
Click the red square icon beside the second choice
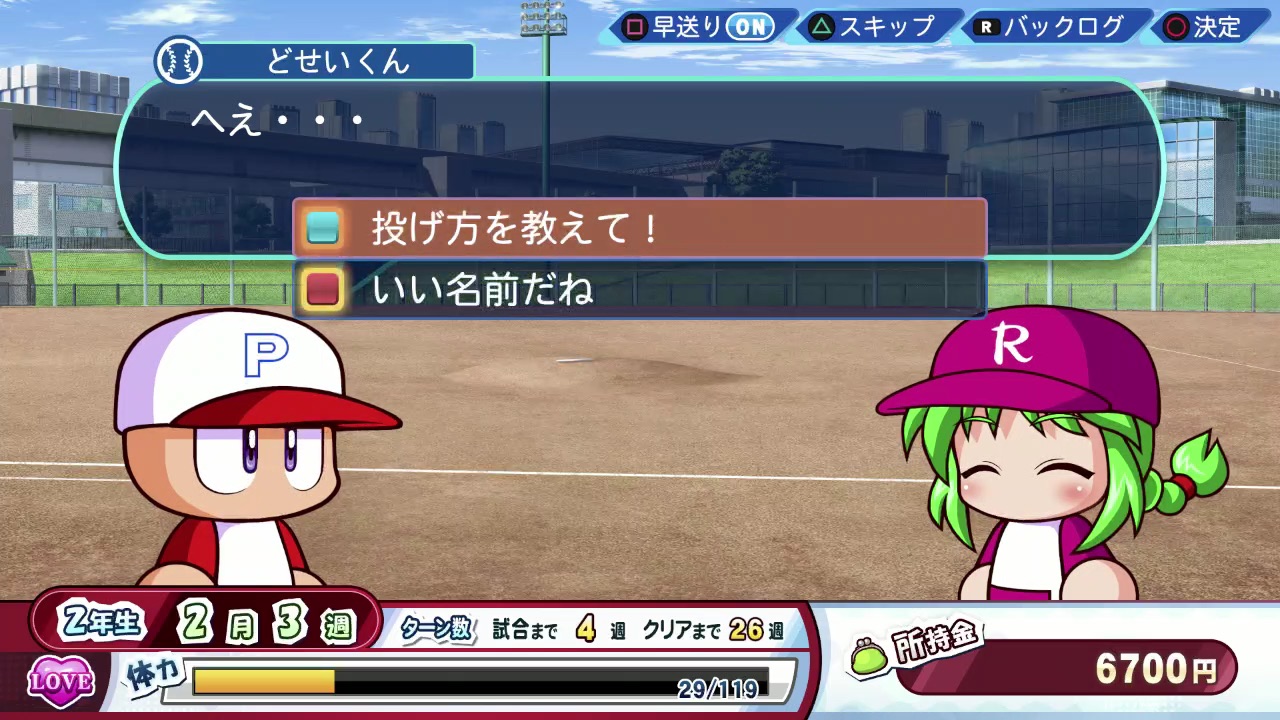[322, 290]
